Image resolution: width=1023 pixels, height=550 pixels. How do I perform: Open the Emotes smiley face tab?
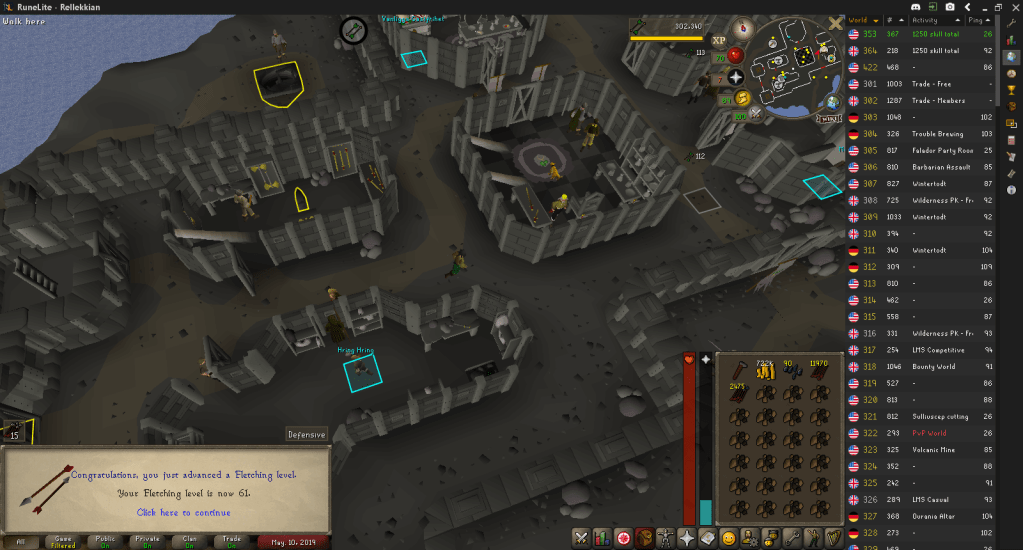(729, 537)
